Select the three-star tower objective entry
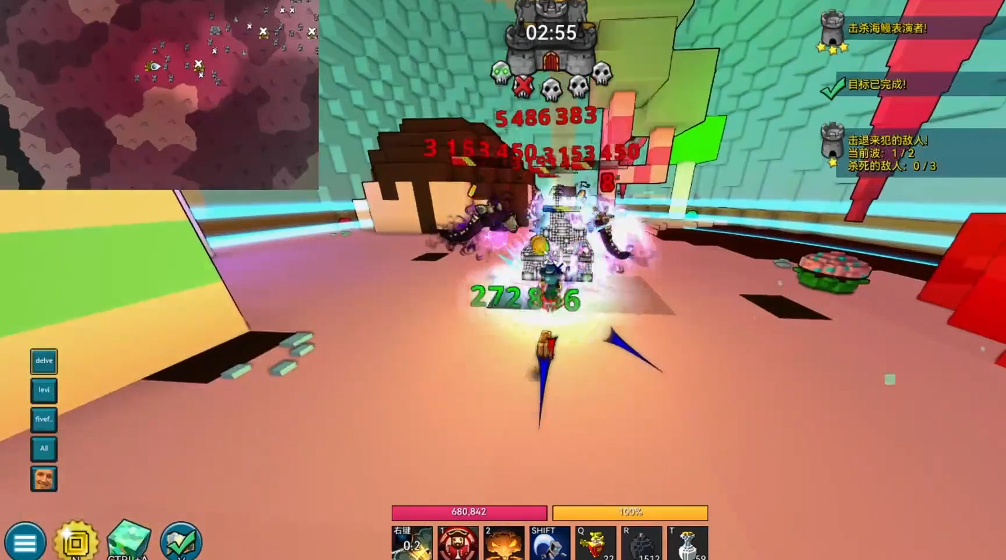Screen dimensions: 1006x560 pyautogui.click(x=882, y=30)
